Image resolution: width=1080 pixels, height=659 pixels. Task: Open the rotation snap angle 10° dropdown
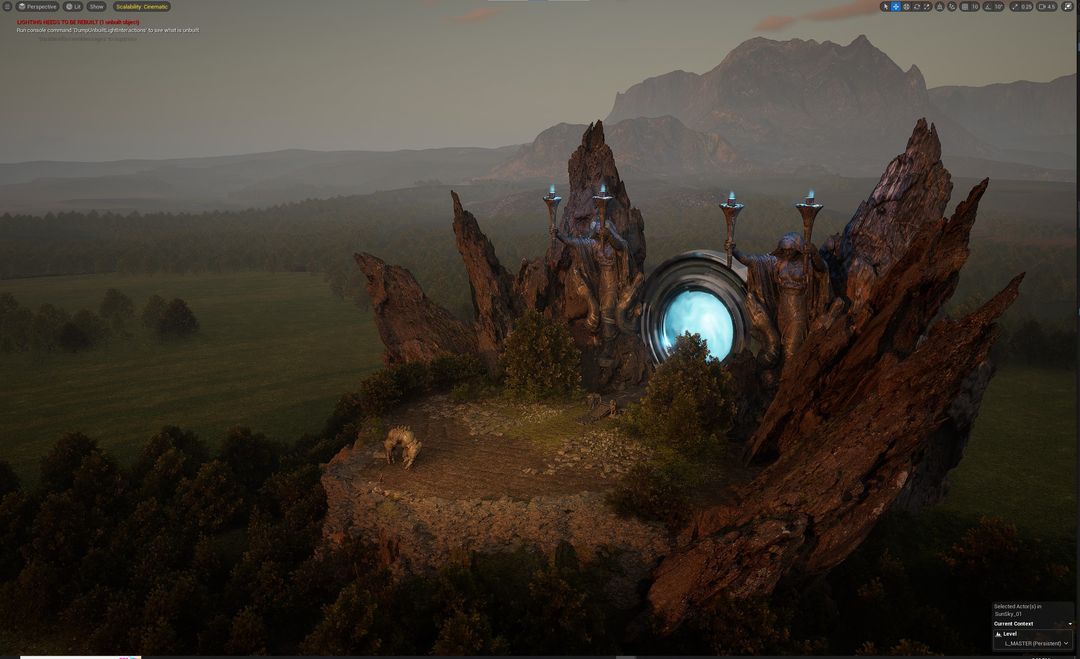coord(997,7)
